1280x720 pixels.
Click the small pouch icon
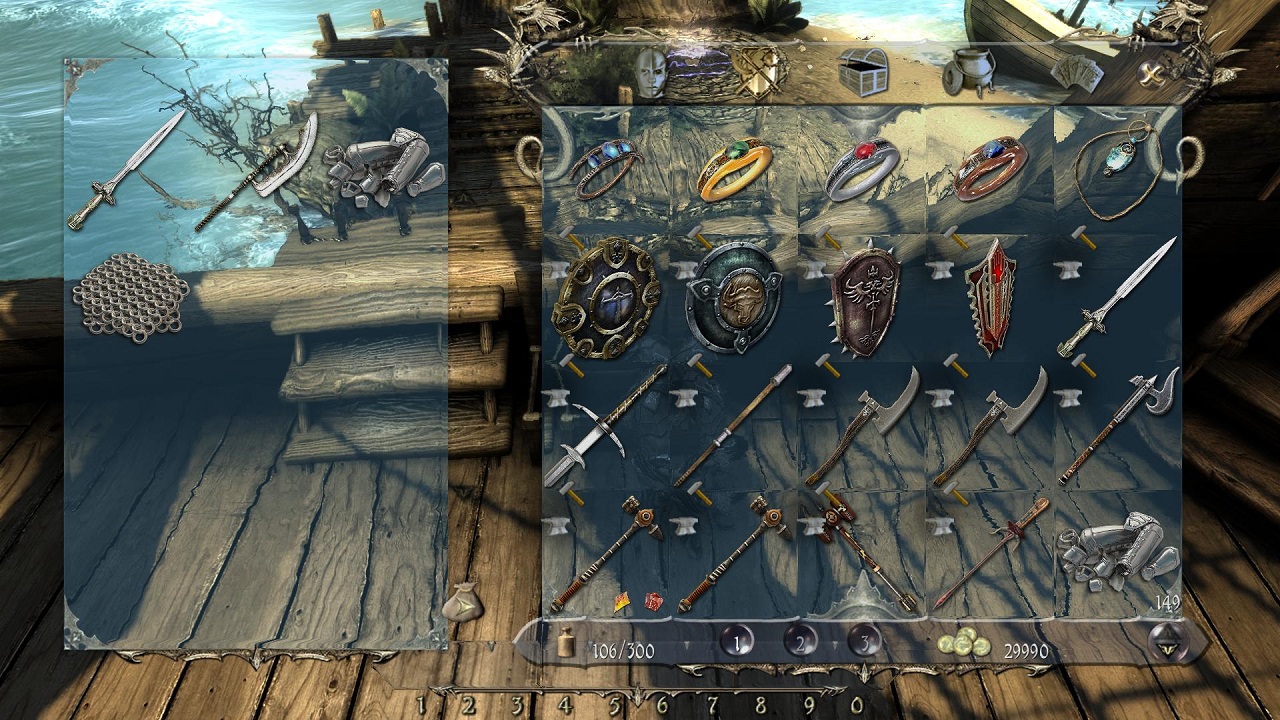point(462,602)
